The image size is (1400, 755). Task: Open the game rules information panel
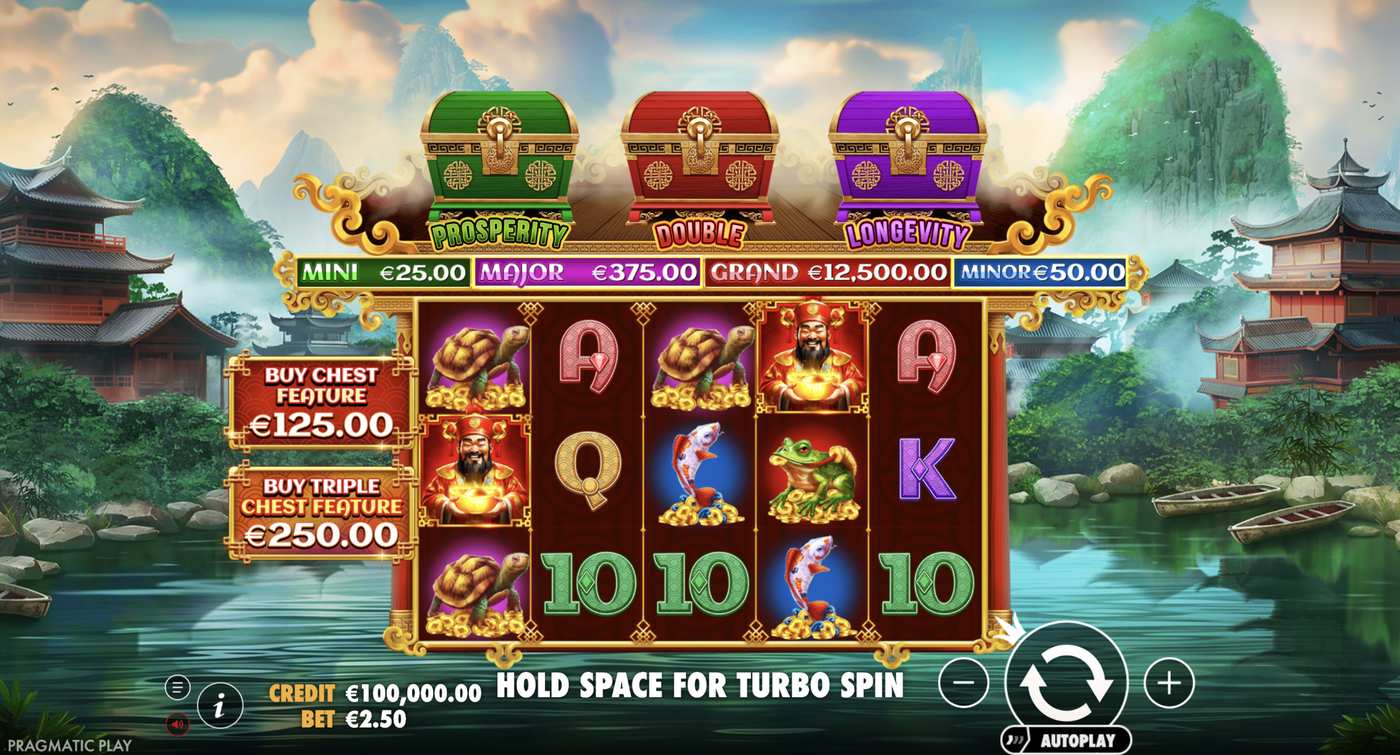(x=219, y=704)
